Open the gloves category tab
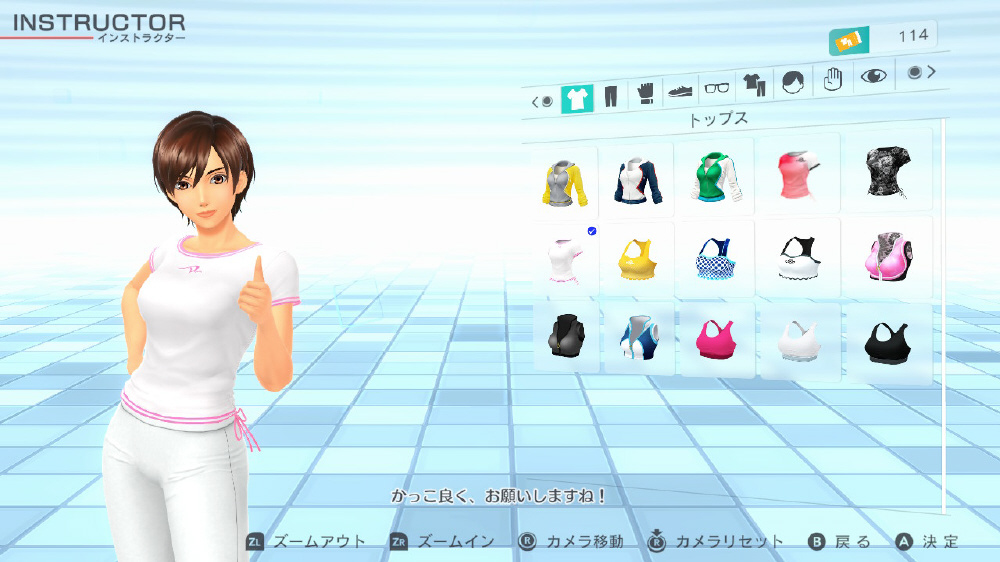The width and height of the screenshot is (1000, 562). 646,95
